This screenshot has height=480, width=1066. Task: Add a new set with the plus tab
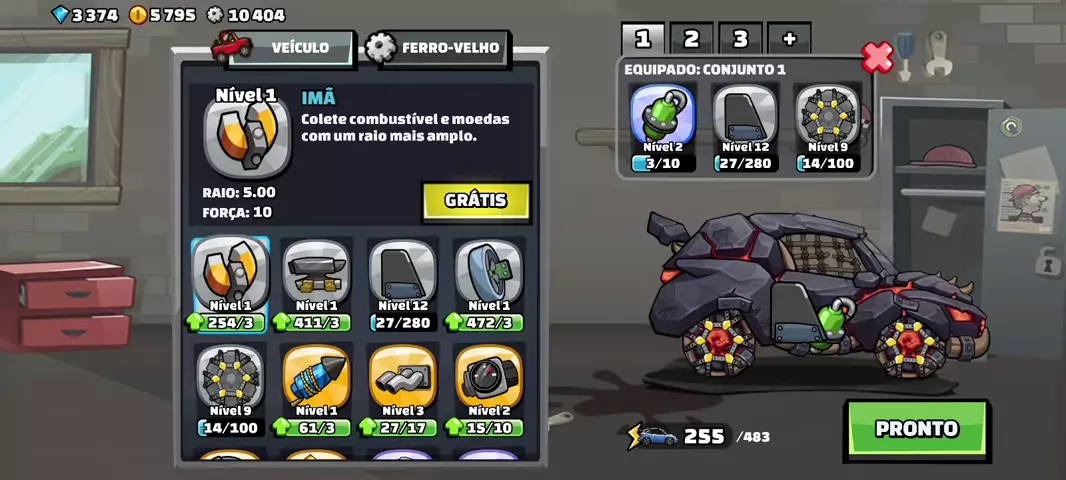pyautogui.click(x=789, y=39)
